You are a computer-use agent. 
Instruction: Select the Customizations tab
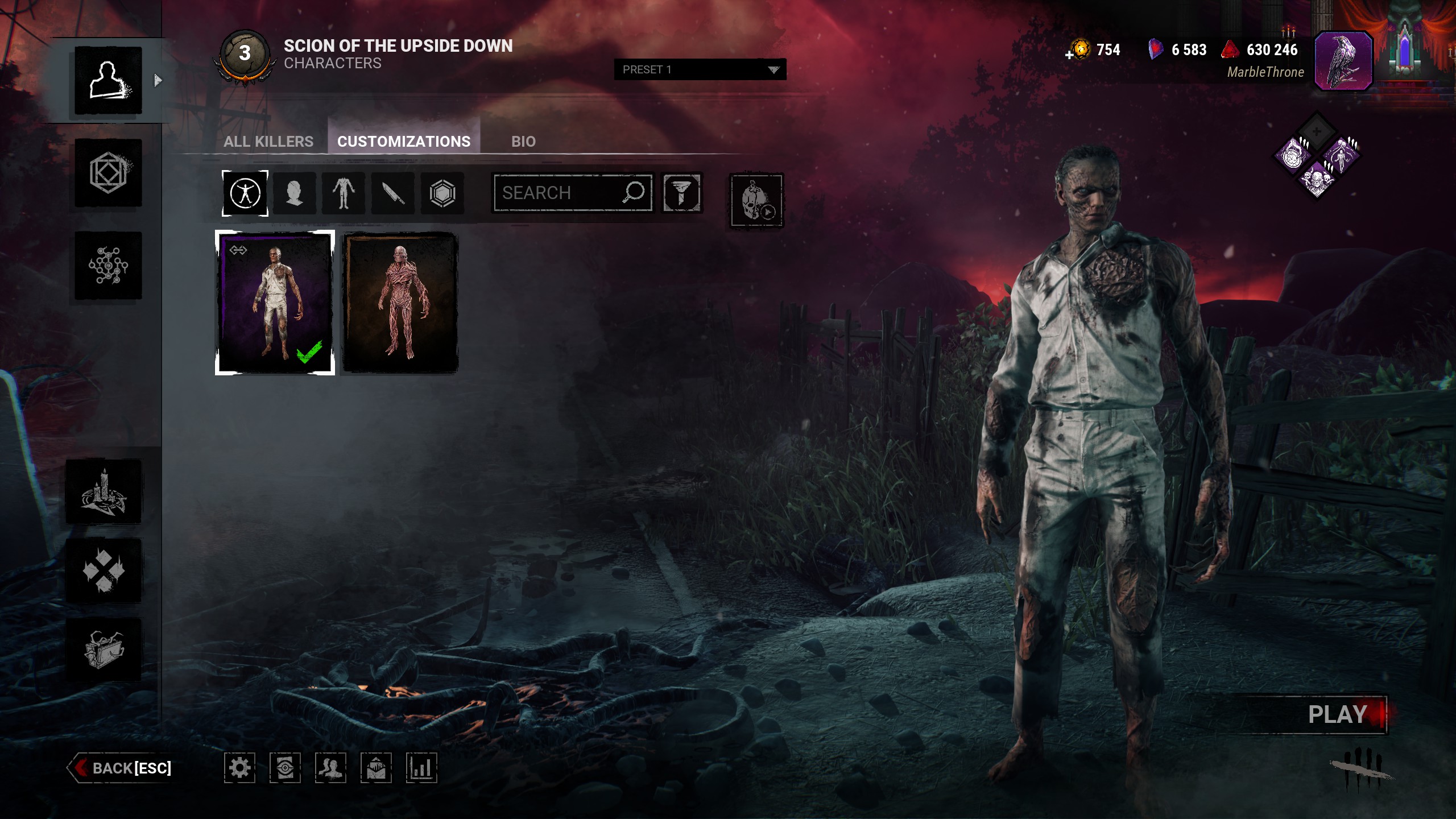[404, 141]
